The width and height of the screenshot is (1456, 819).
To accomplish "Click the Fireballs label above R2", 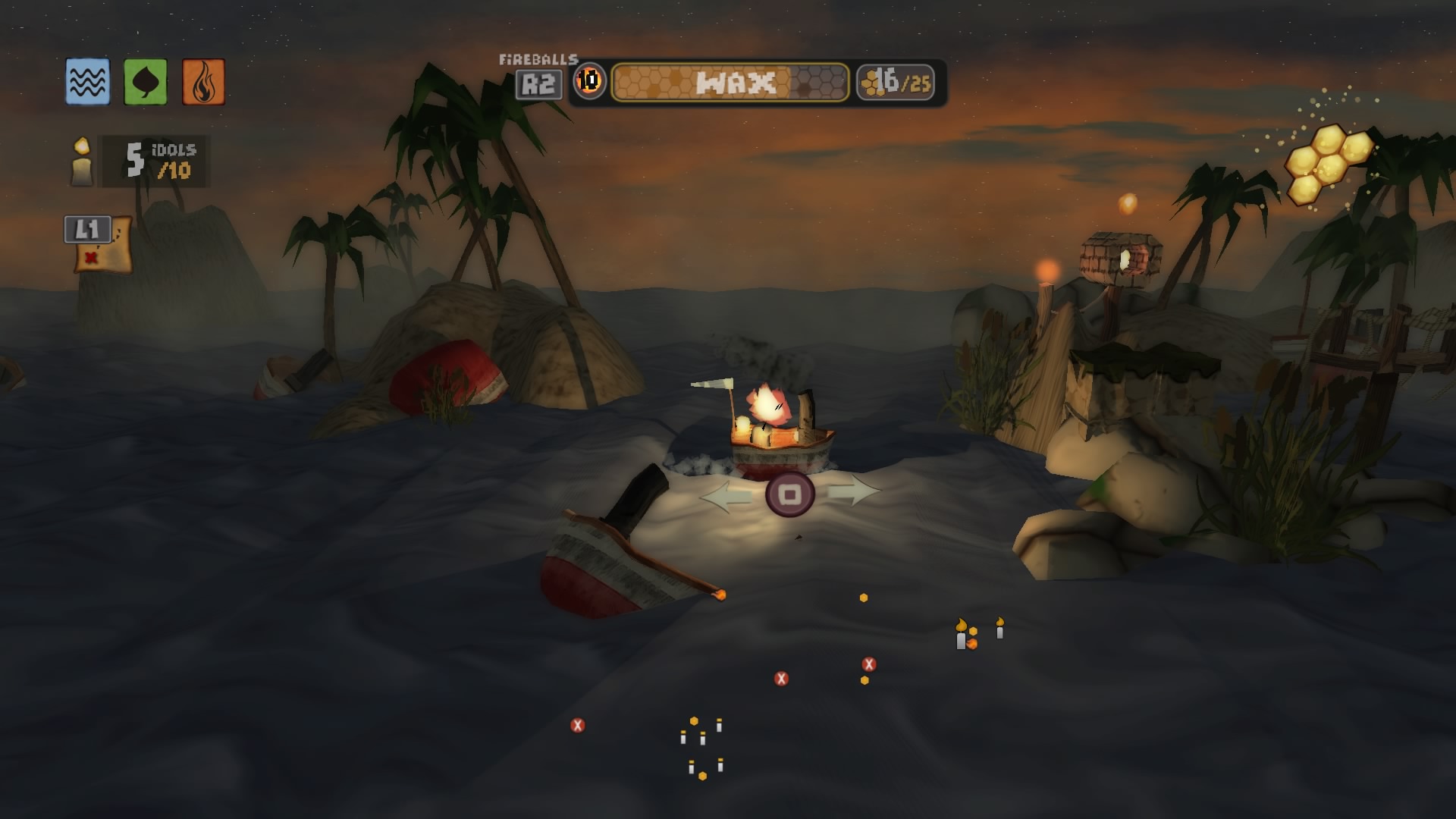I will click(x=538, y=58).
